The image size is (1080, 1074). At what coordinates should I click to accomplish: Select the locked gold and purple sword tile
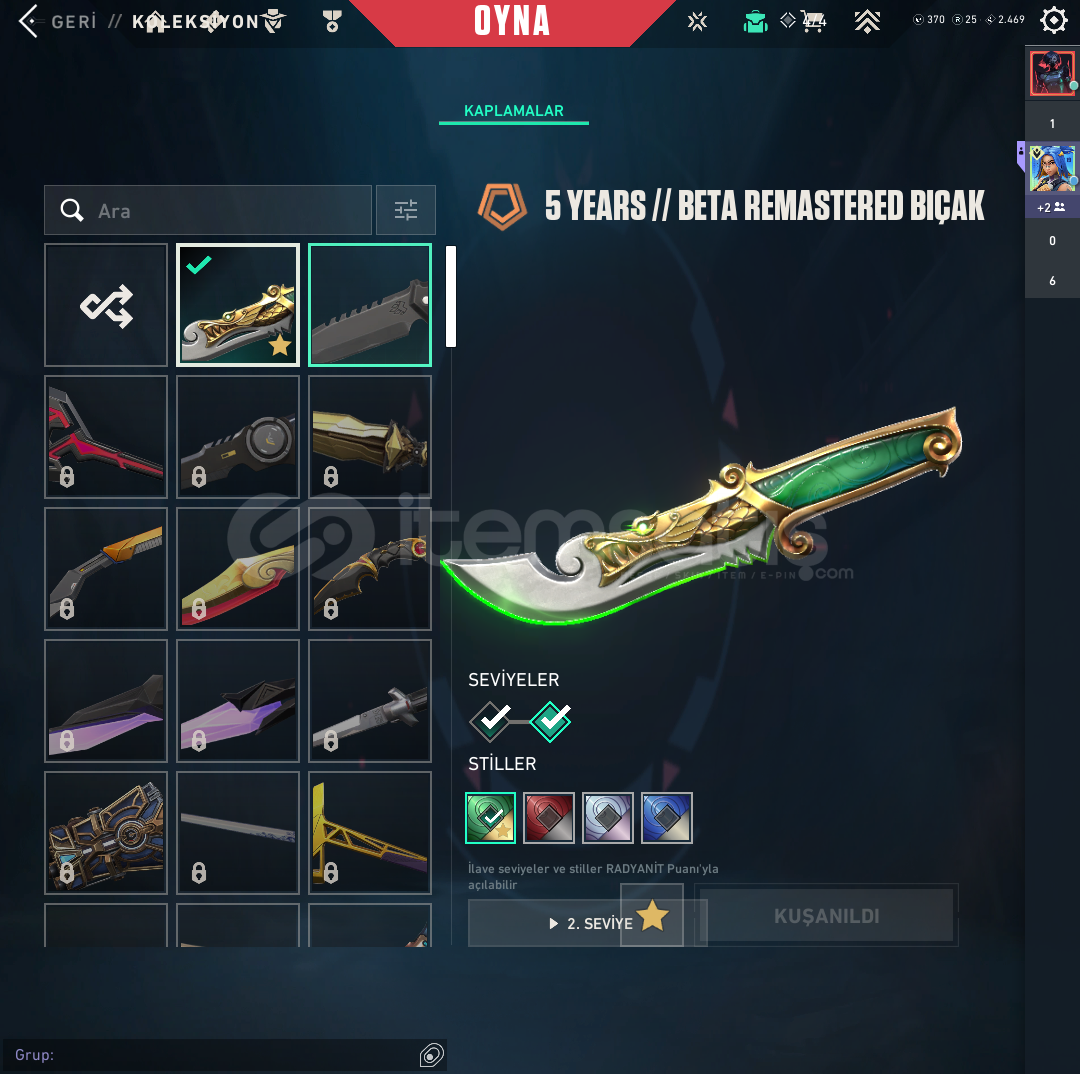370,833
